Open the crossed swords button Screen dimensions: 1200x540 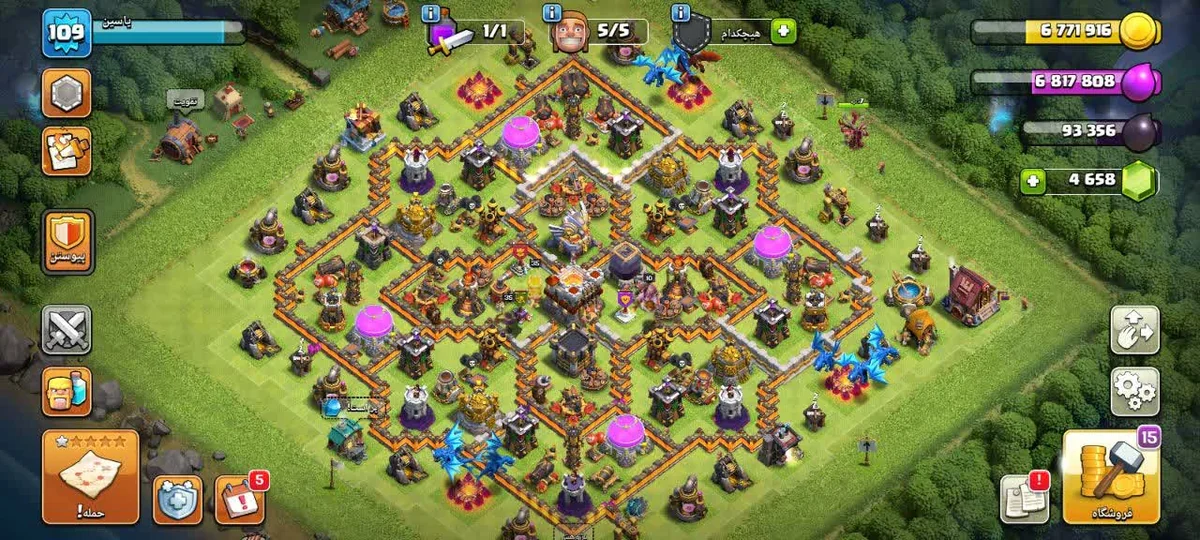[x=67, y=330]
